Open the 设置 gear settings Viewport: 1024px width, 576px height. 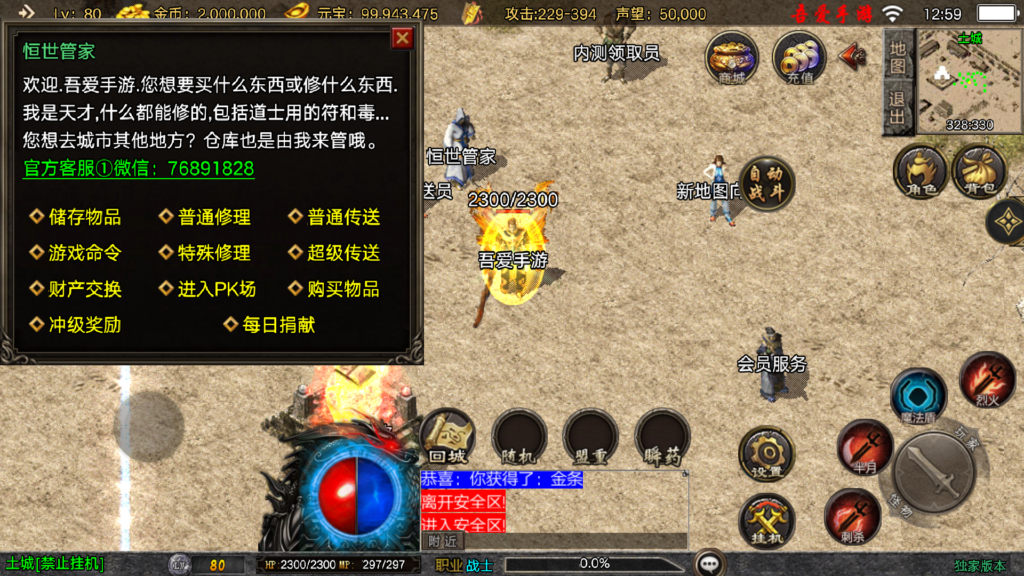click(766, 454)
